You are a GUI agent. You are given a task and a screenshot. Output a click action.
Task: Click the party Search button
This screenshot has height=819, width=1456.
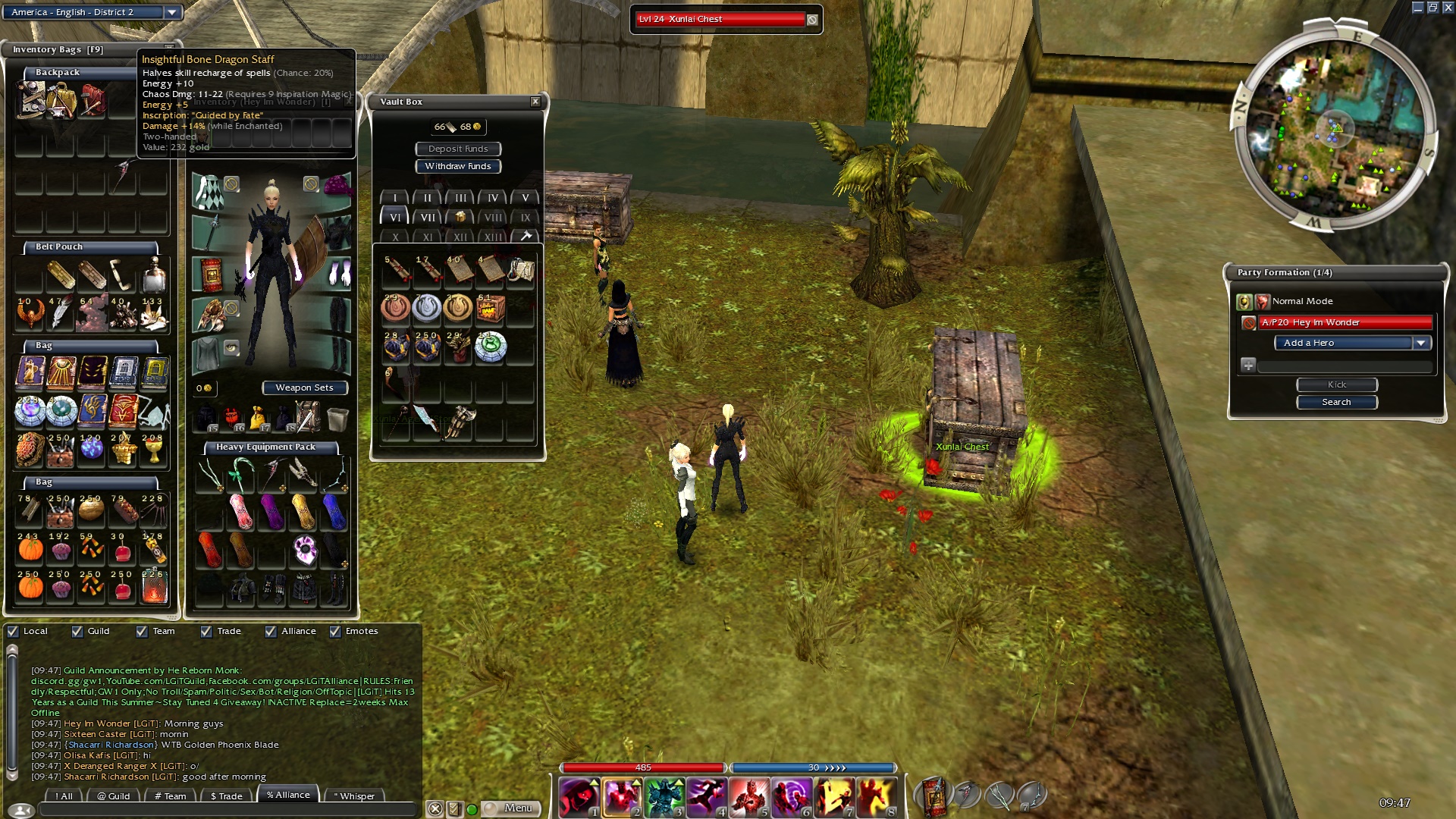tap(1336, 402)
